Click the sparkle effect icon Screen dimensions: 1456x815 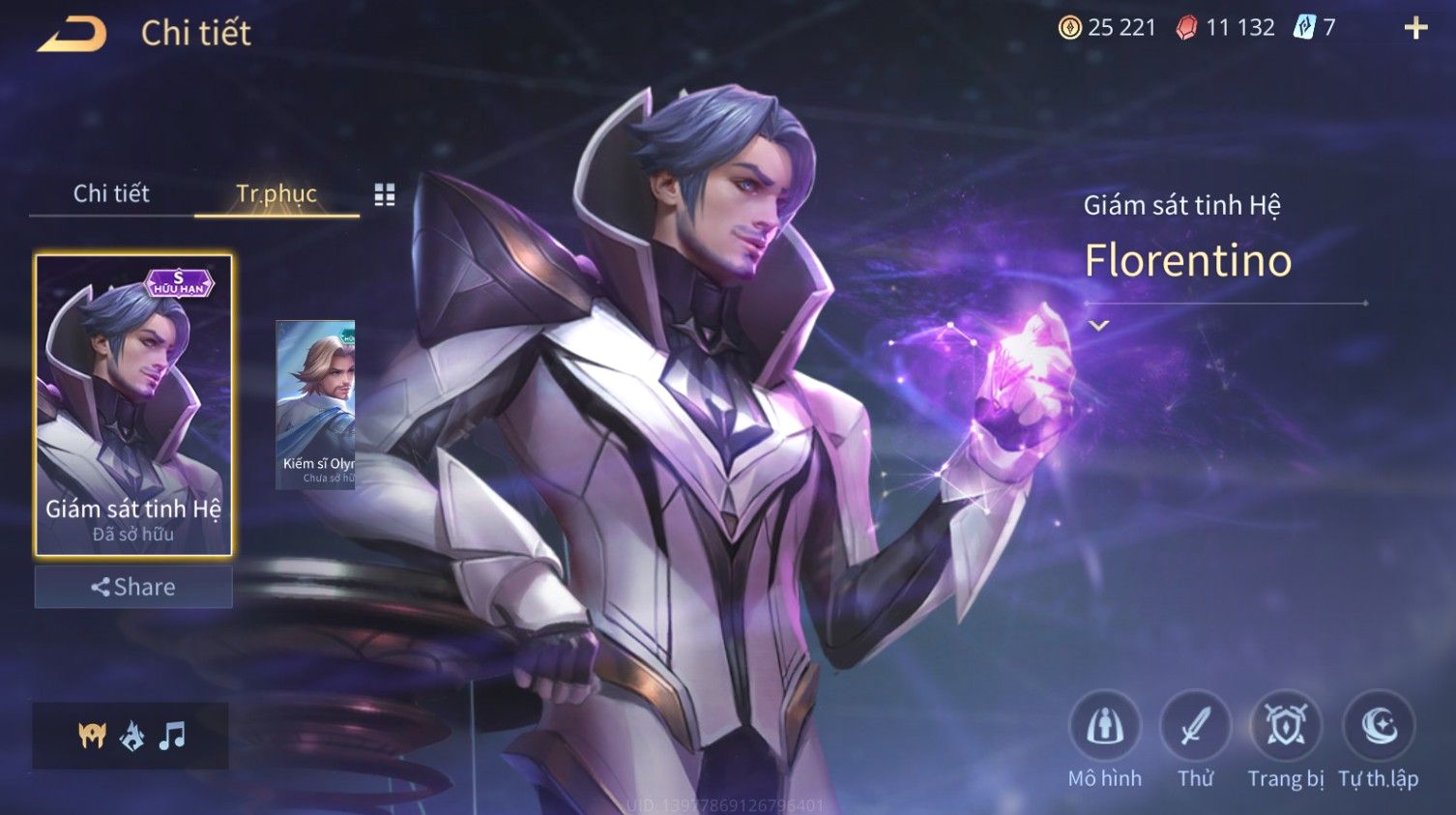(132, 736)
